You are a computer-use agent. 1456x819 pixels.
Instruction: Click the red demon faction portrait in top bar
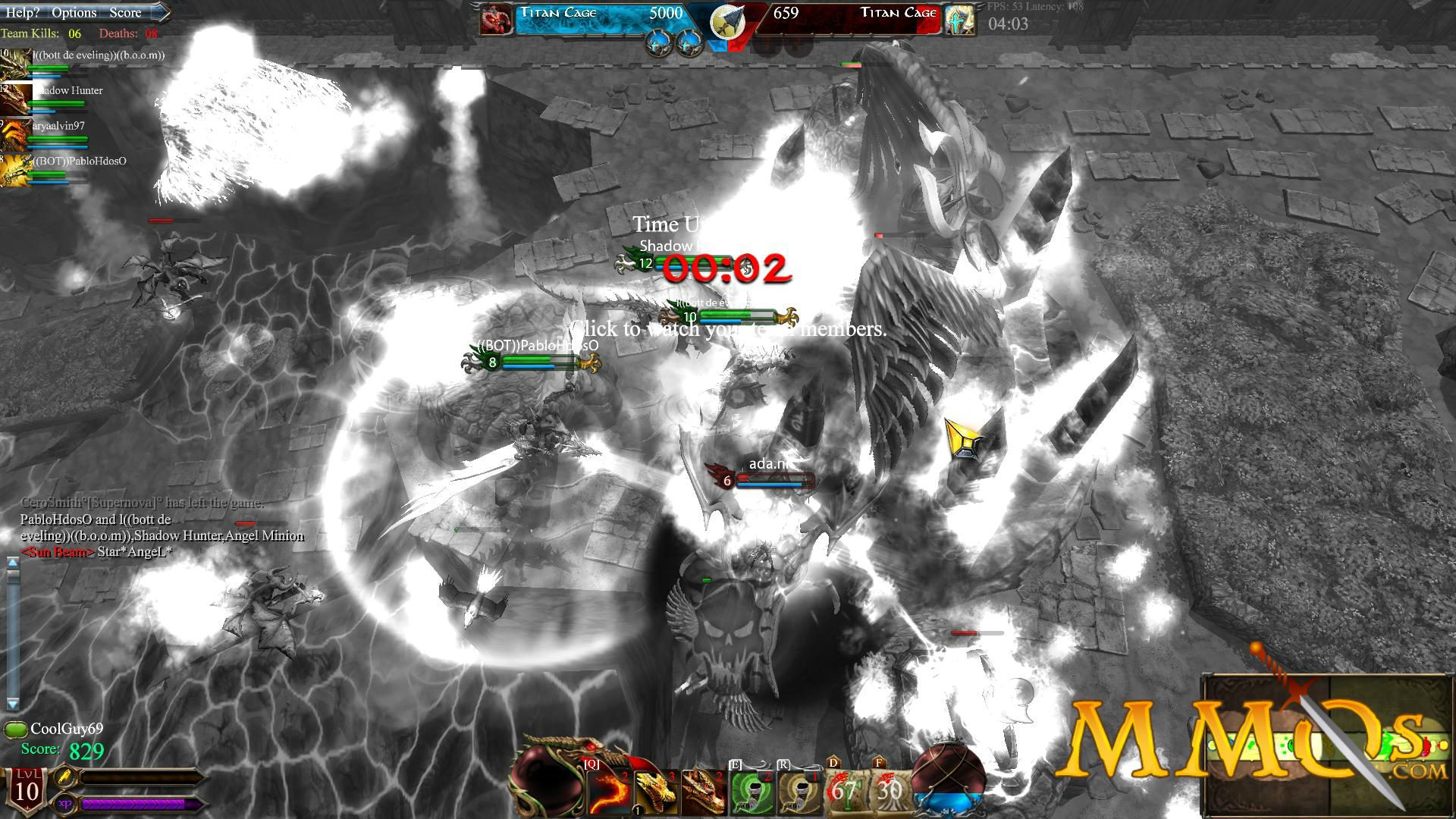pyautogui.click(x=494, y=17)
